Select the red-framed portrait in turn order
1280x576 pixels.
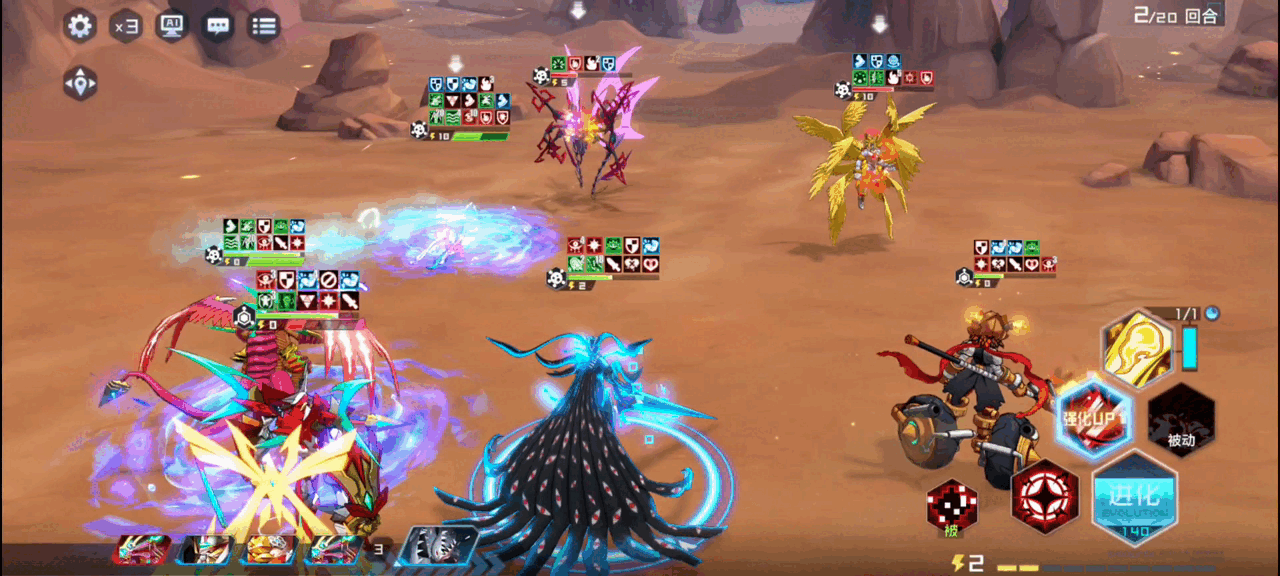pos(141,550)
